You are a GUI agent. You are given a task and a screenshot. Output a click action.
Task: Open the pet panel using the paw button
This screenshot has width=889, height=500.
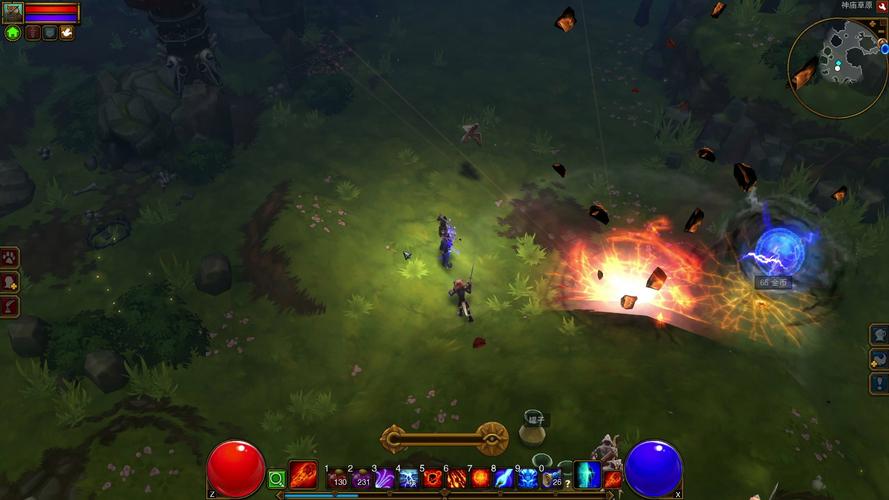[11, 258]
